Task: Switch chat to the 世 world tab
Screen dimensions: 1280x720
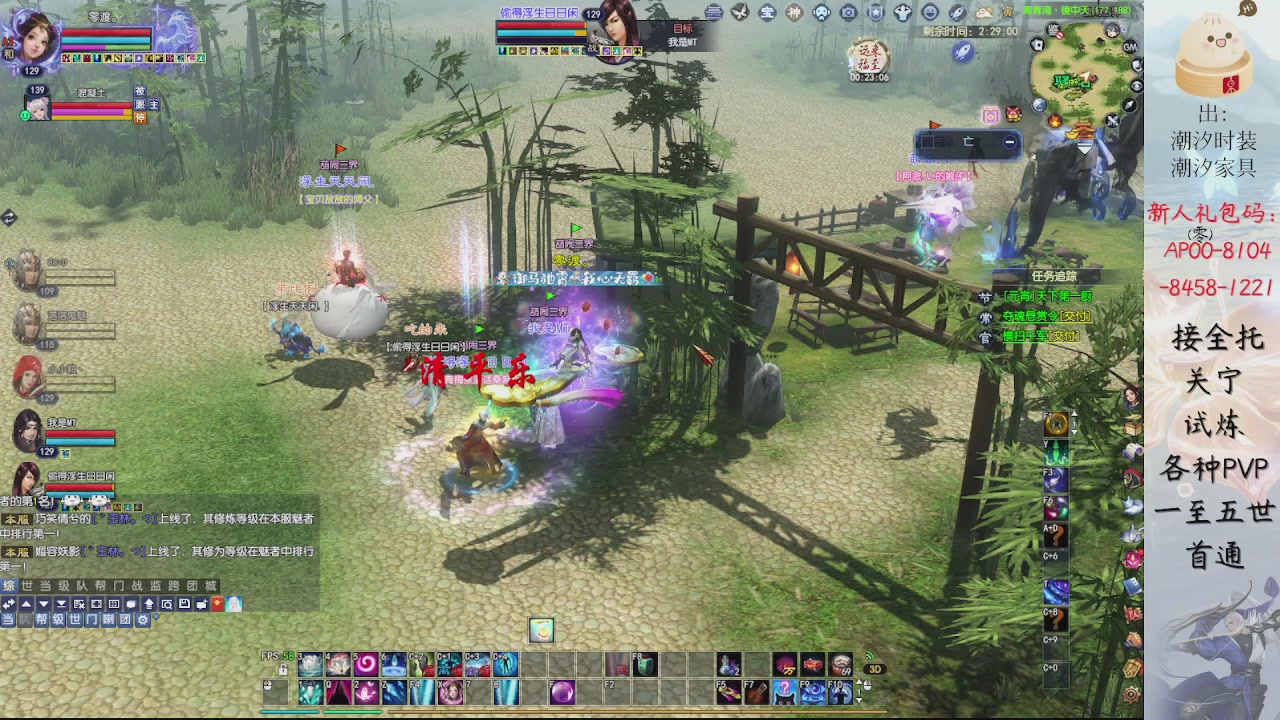Action: (x=27, y=586)
